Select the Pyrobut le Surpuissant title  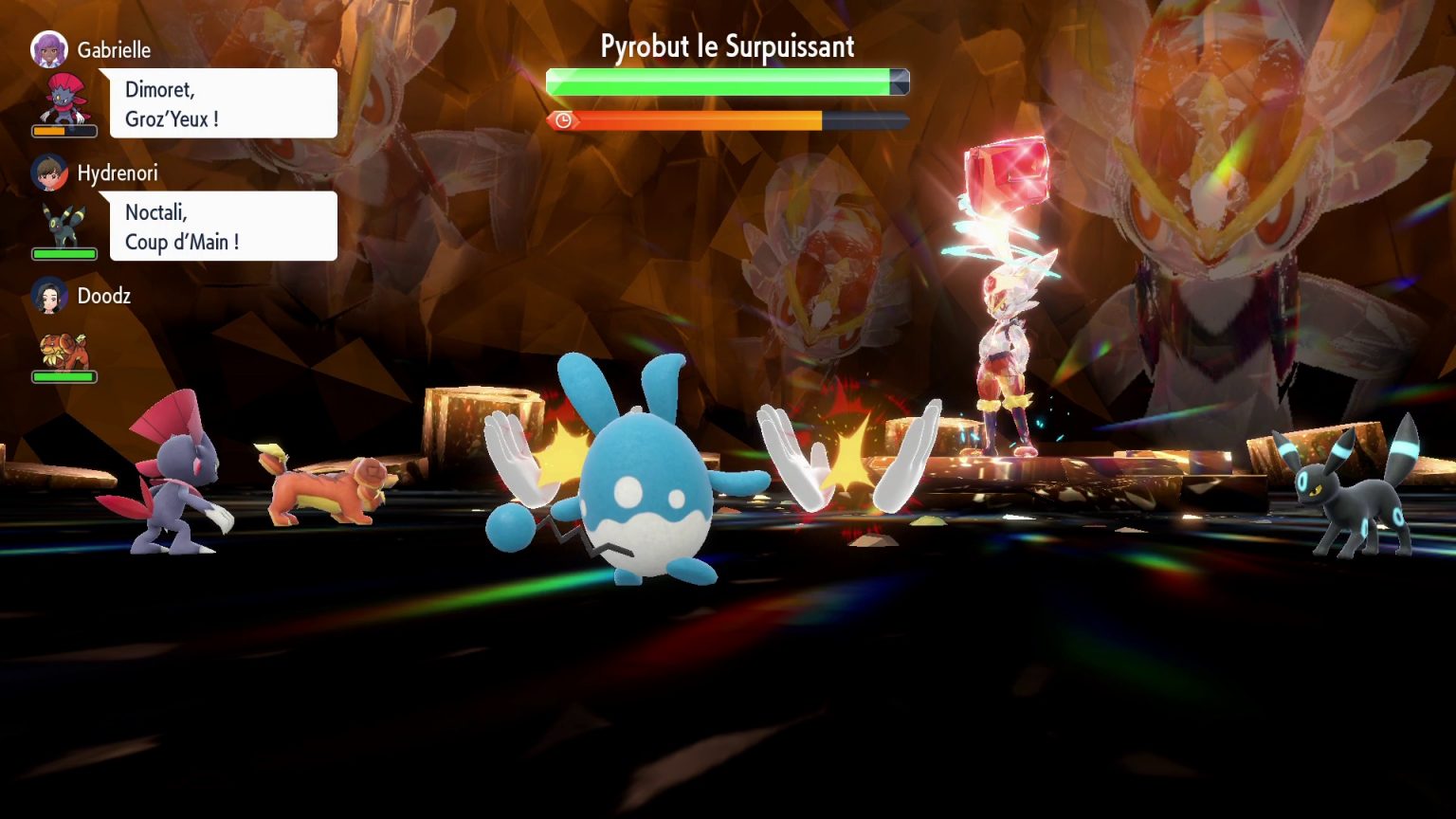click(x=727, y=46)
